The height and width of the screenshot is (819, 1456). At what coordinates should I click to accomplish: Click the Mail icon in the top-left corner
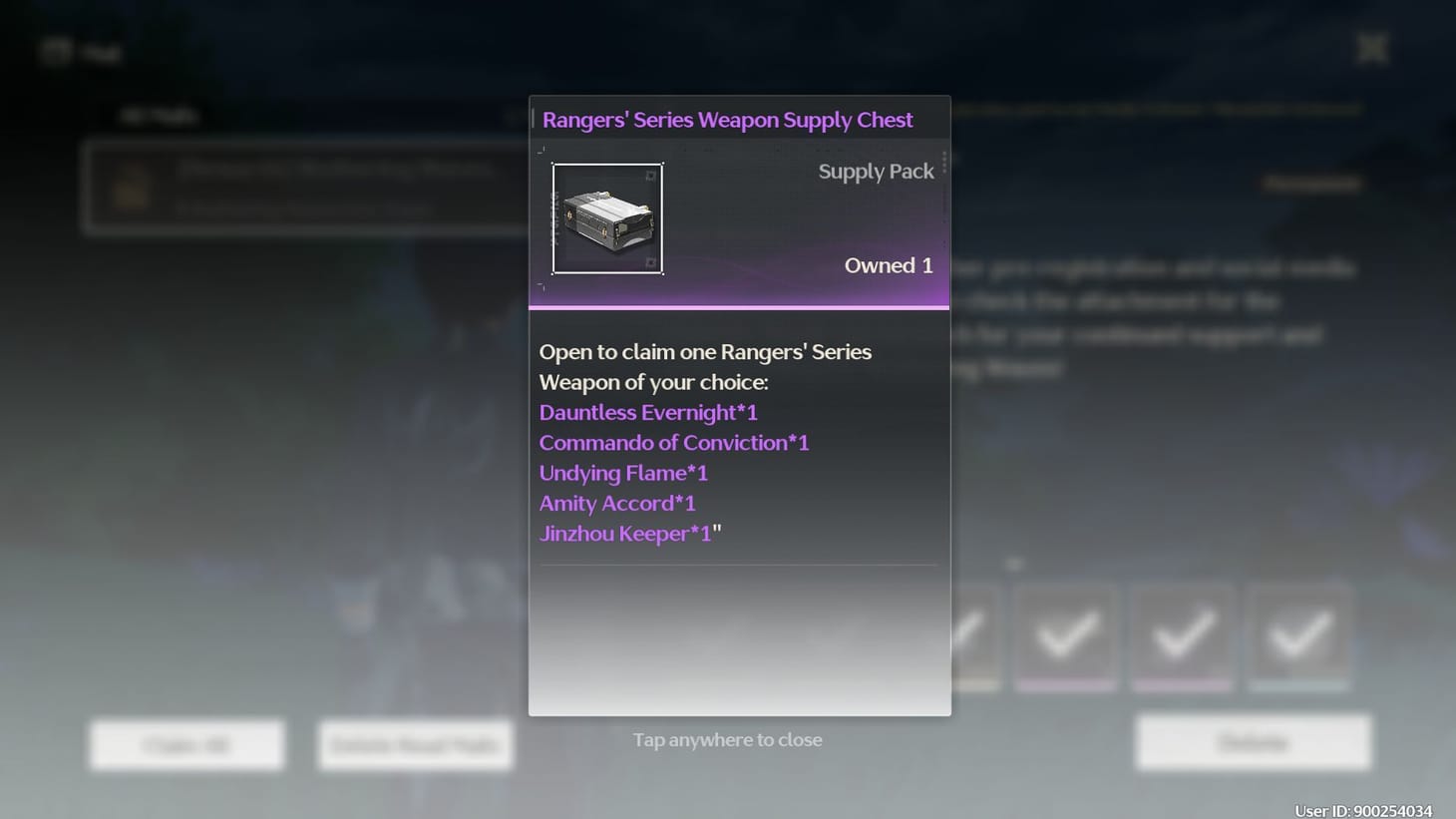tap(57, 52)
